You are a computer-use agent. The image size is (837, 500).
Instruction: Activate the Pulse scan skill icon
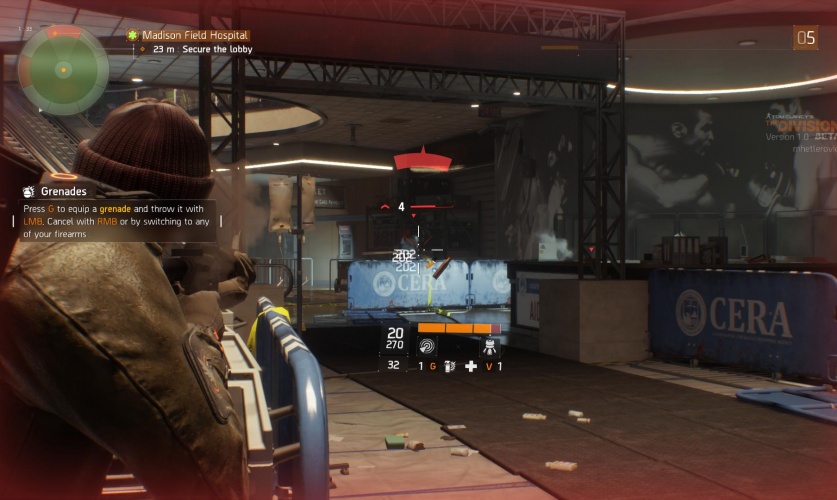click(427, 346)
